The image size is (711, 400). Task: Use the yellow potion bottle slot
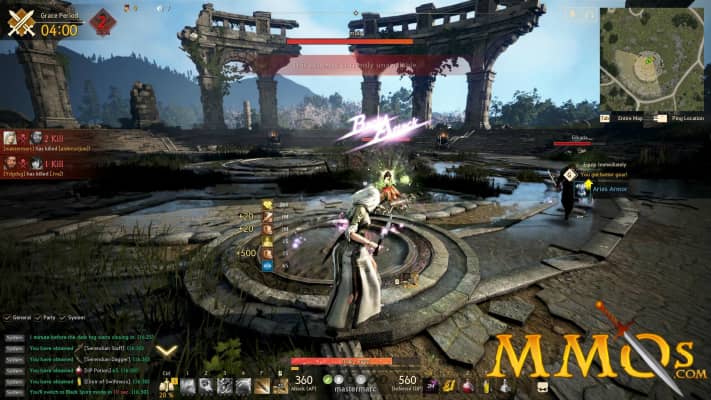pyautogui.click(x=487, y=385)
